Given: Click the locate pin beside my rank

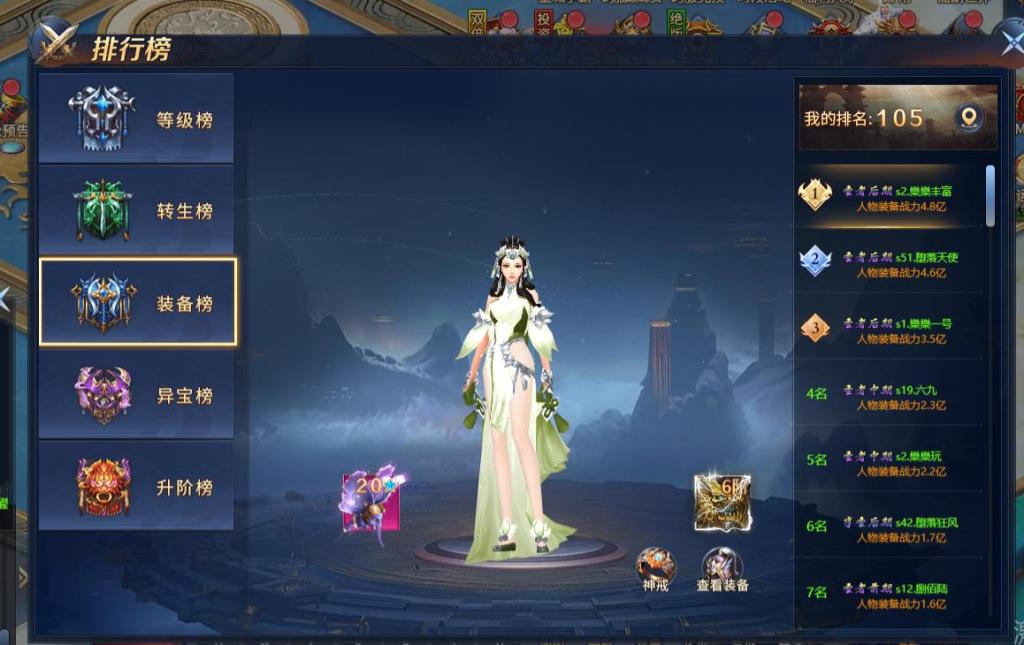Looking at the screenshot, I should [x=968, y=118].
